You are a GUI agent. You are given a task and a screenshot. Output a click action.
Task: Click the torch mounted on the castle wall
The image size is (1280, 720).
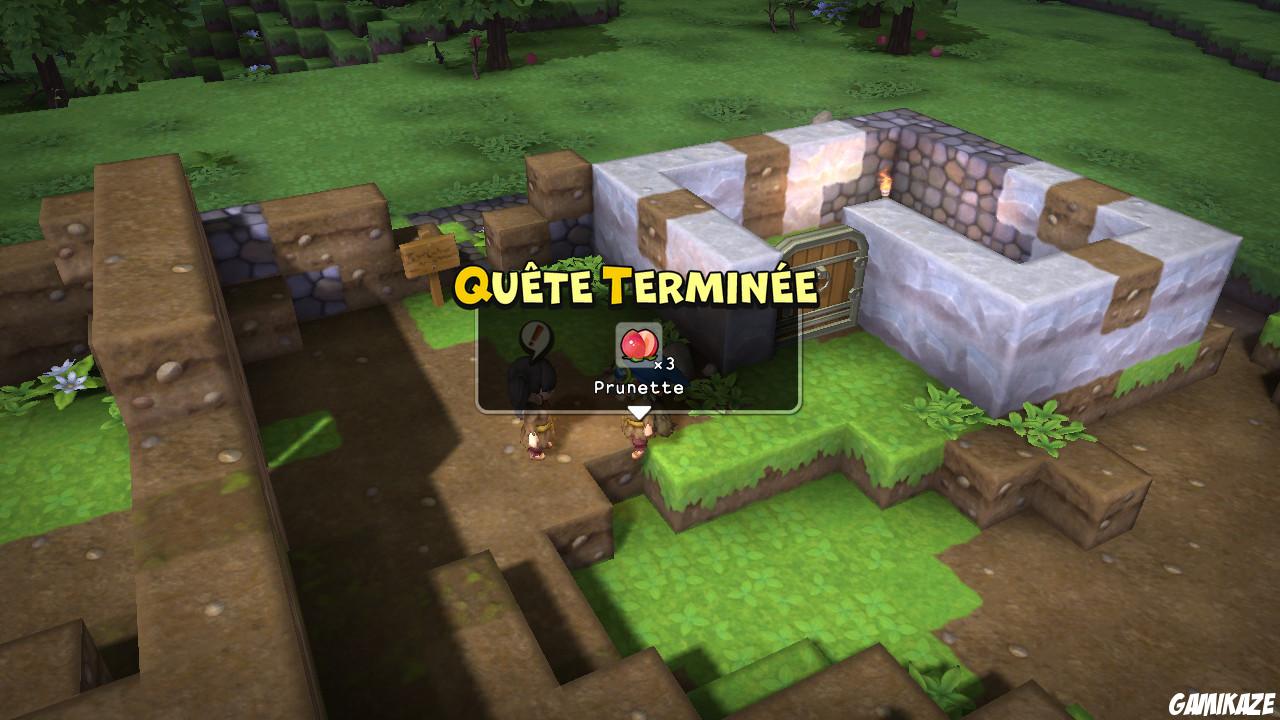point(884,182)
